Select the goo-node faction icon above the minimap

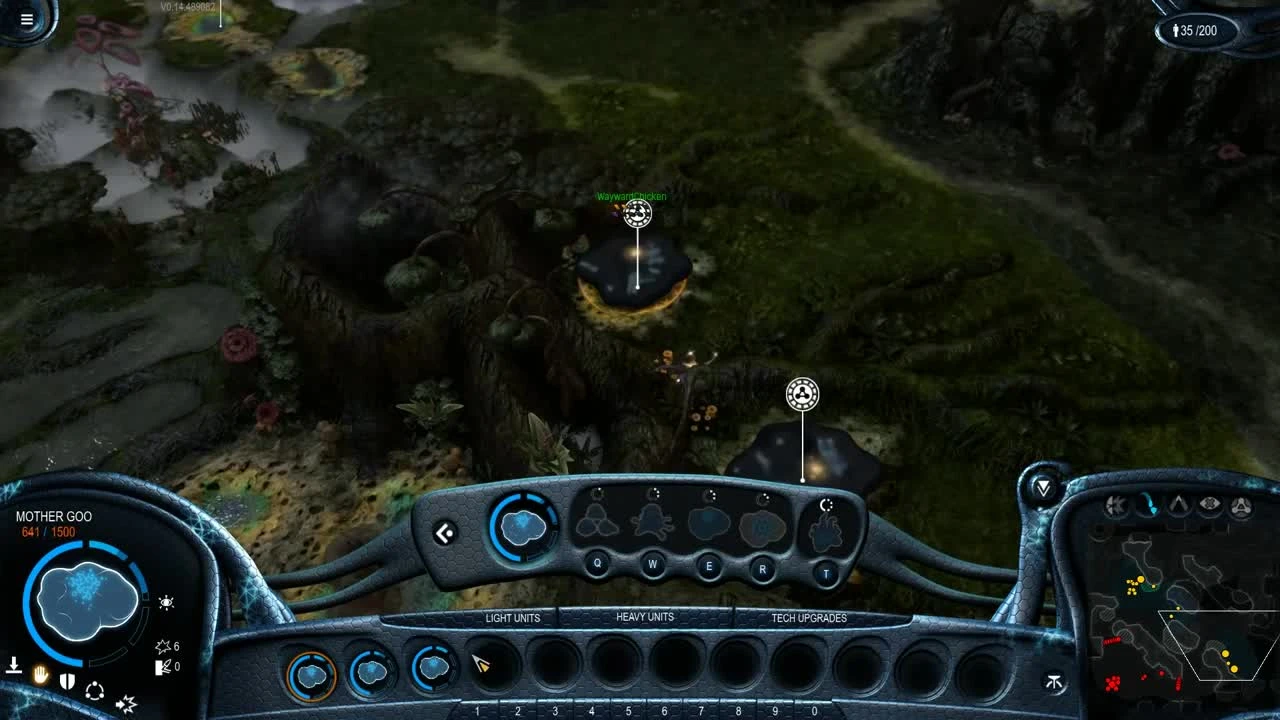click(x=1240, y=505)
